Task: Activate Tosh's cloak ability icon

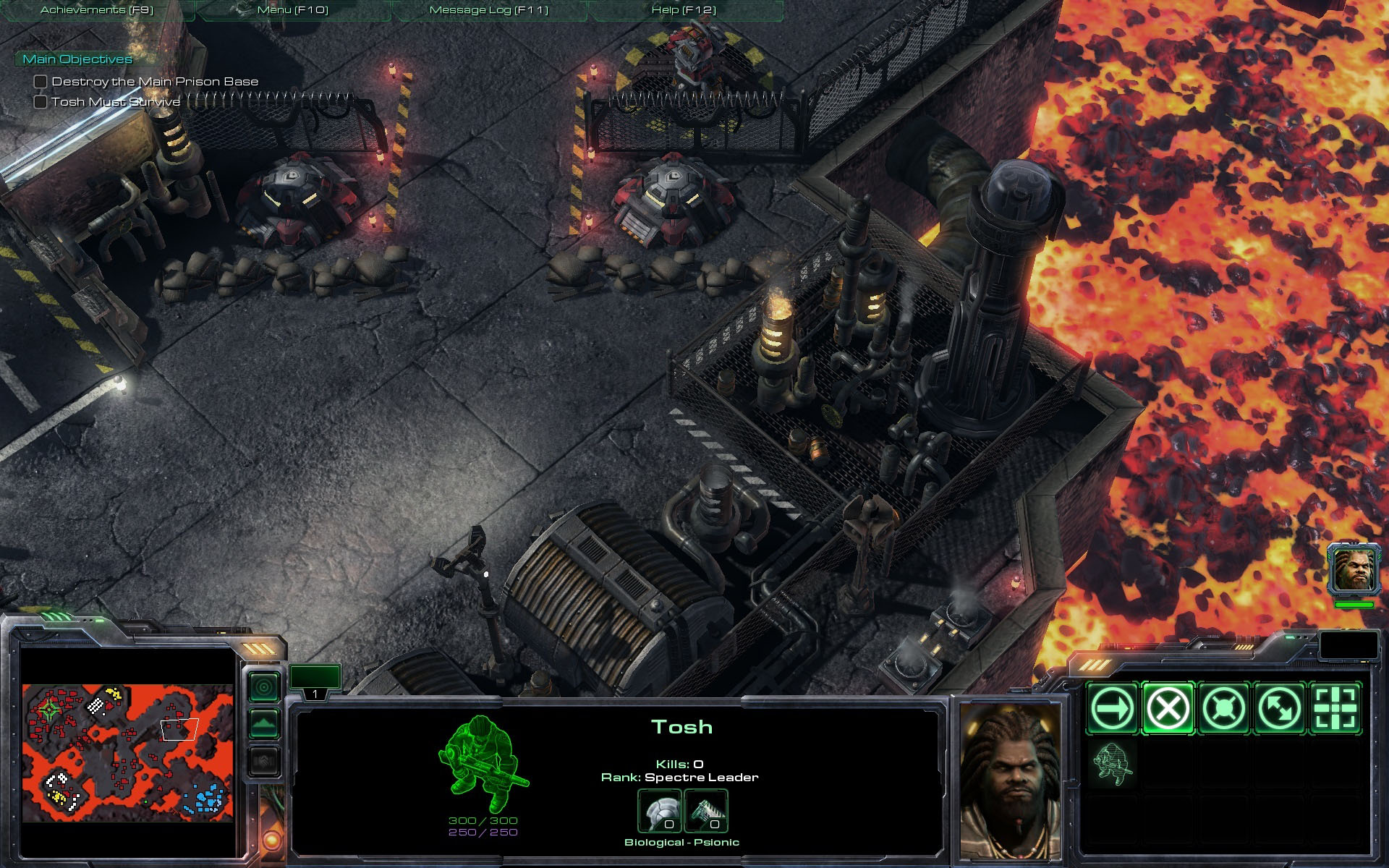Action: [1112, 764]
